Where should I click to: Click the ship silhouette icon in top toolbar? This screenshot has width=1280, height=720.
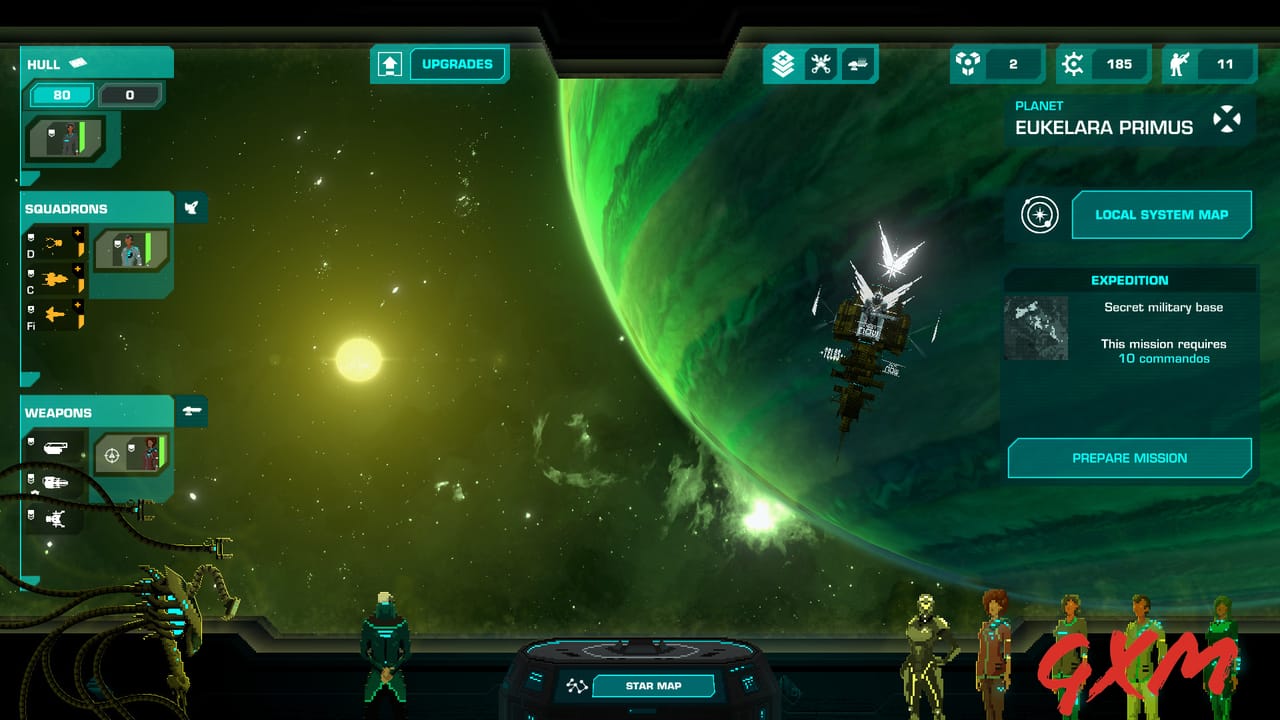[x=856, y=63]
